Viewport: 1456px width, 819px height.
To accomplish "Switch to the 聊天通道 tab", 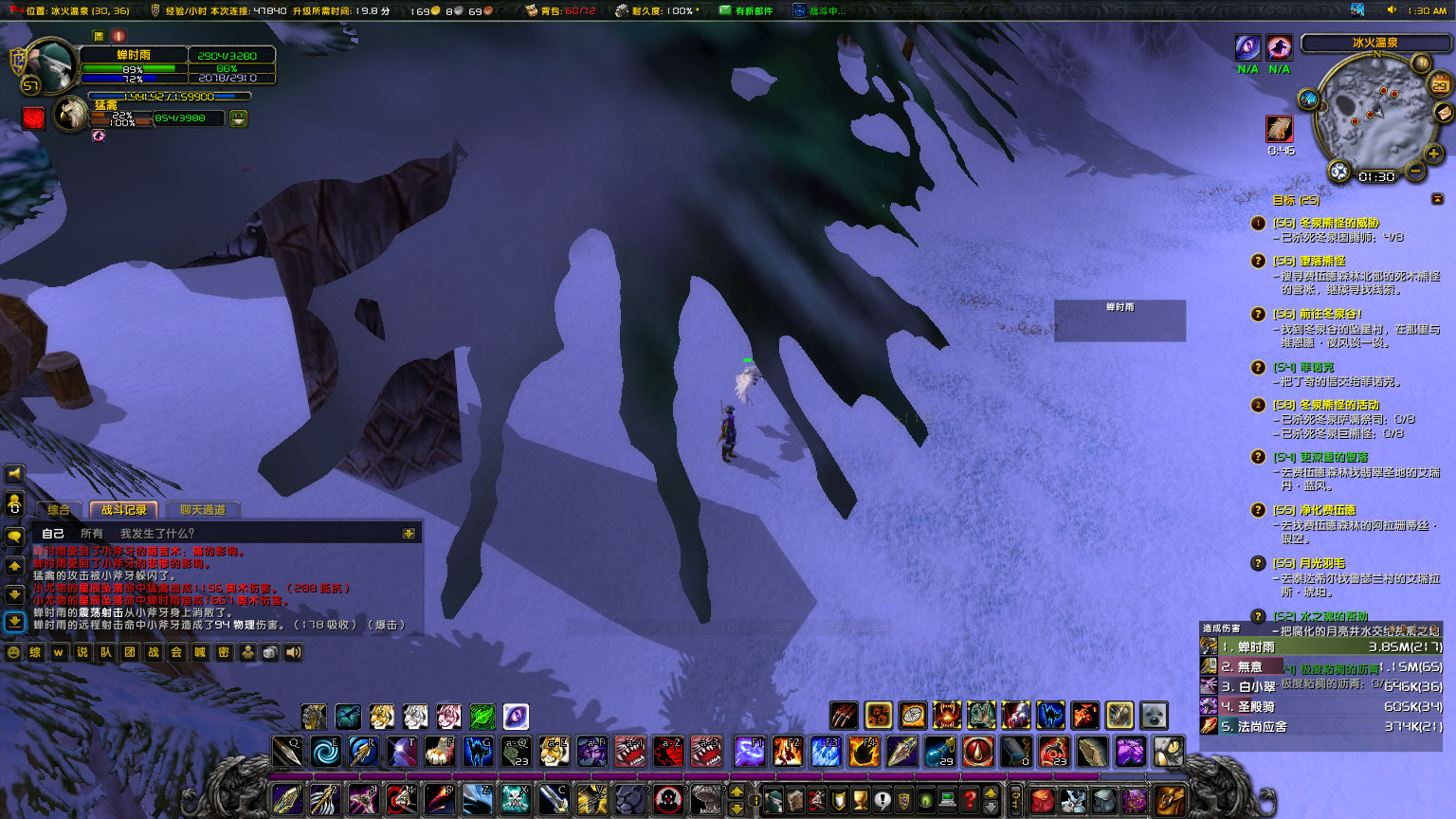I will 204,511.
